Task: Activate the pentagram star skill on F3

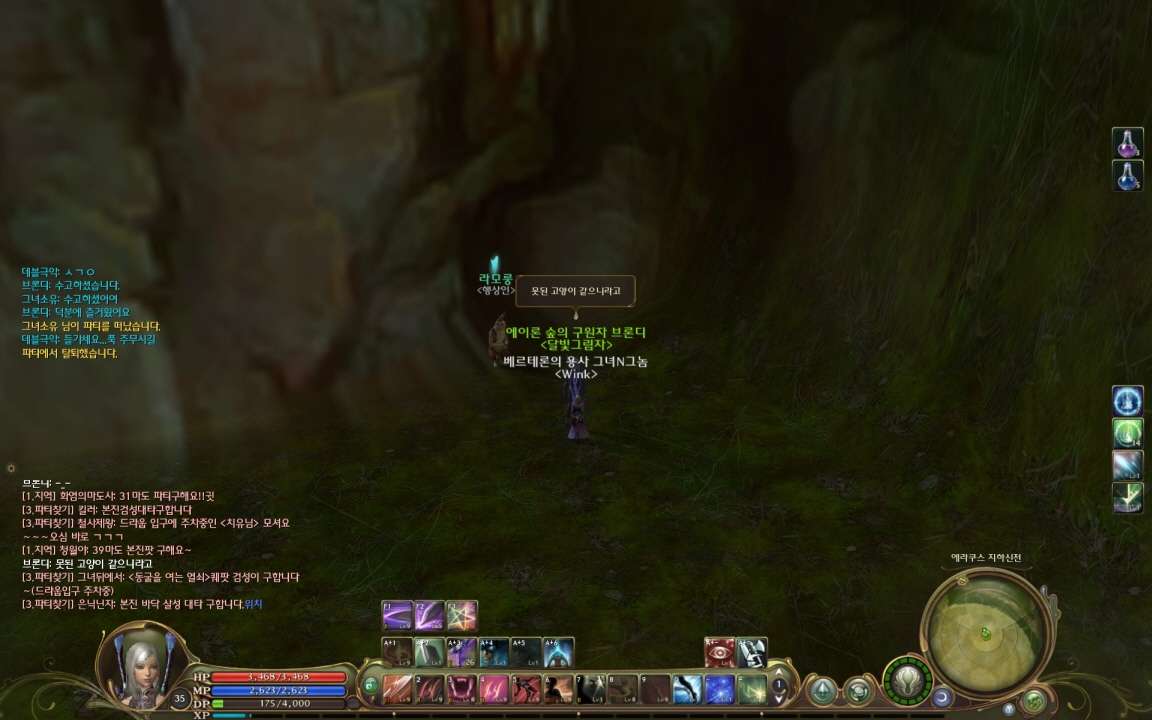Action: (x=462, y=615)
